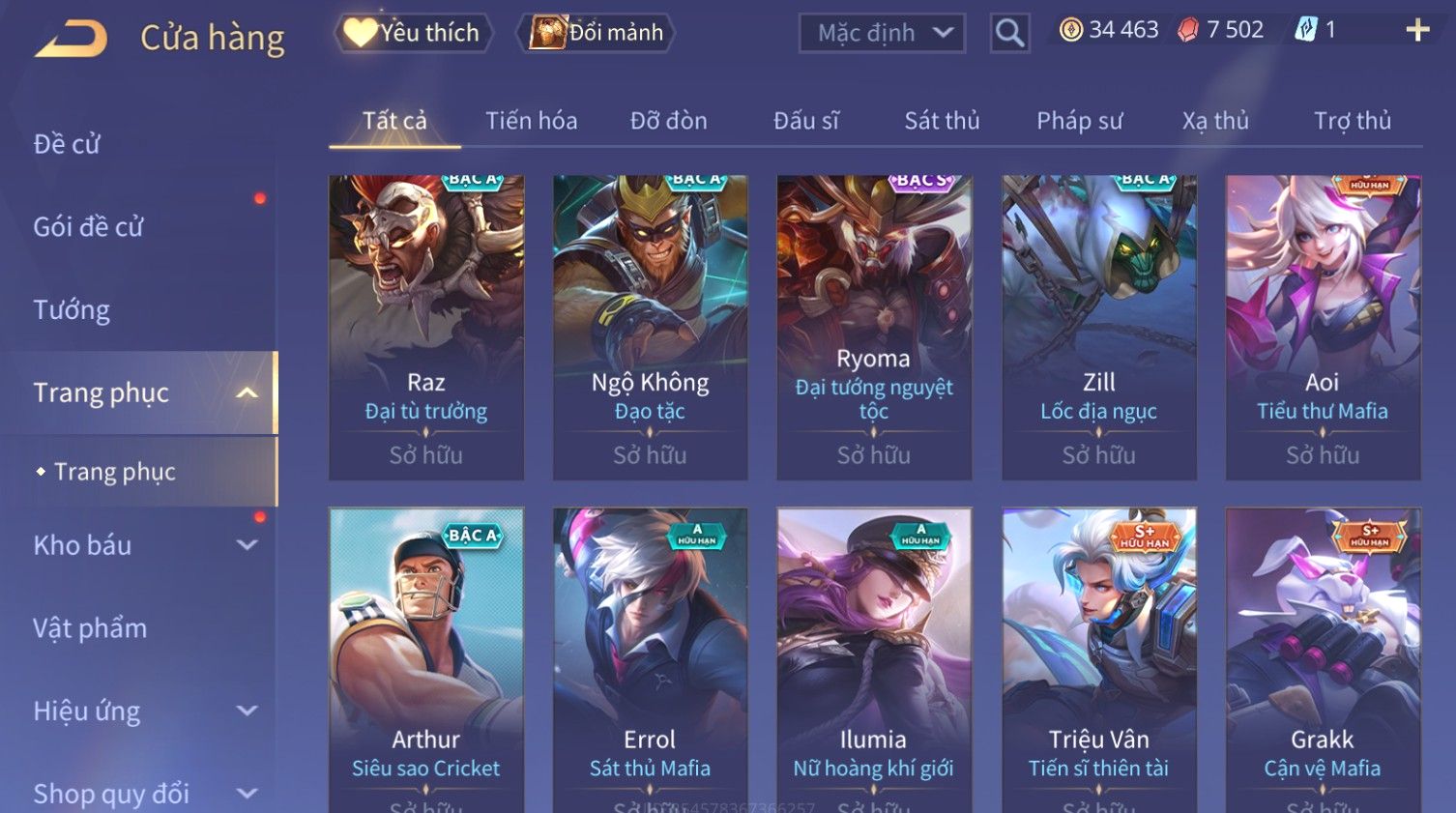Click the magnifying glass search icon
The width and height of the screenshot is (1456, 813).
click(x=1009, y=34)
